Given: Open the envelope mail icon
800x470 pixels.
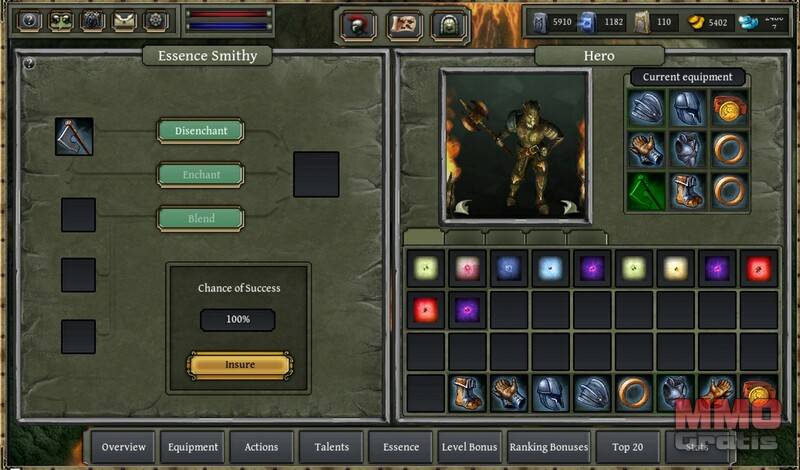Looking at the screenshot, I should pos(124,20).
